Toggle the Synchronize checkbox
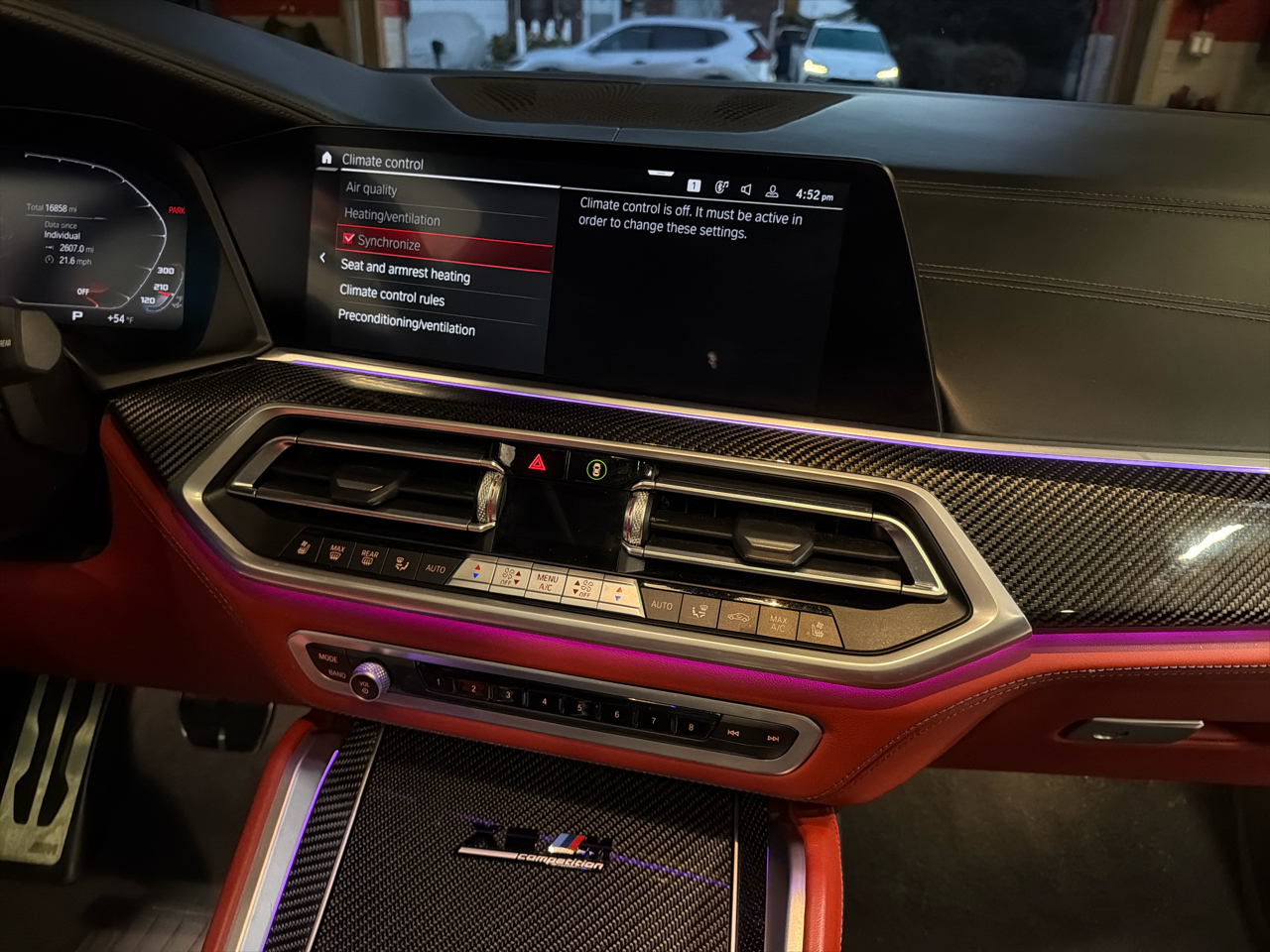This screenshot has width=1270, height=952. coord(349,239)
